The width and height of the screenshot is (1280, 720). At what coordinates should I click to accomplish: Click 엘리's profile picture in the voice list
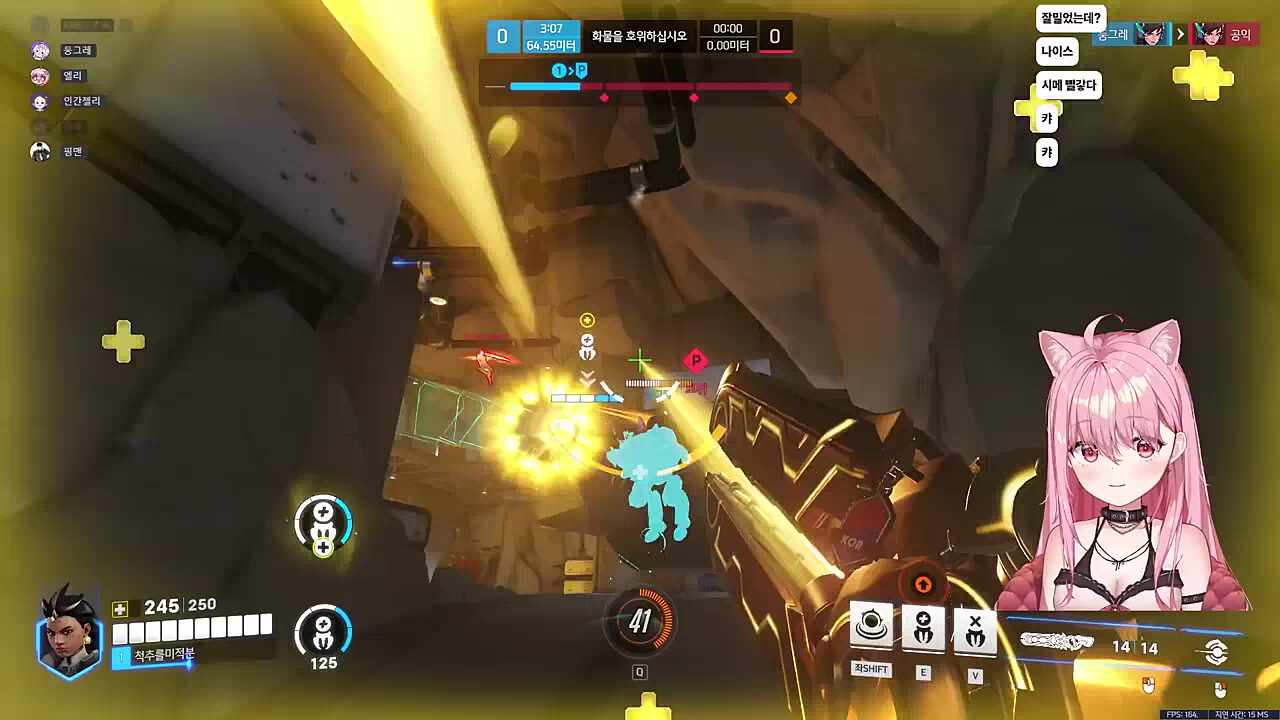[40, 75]
